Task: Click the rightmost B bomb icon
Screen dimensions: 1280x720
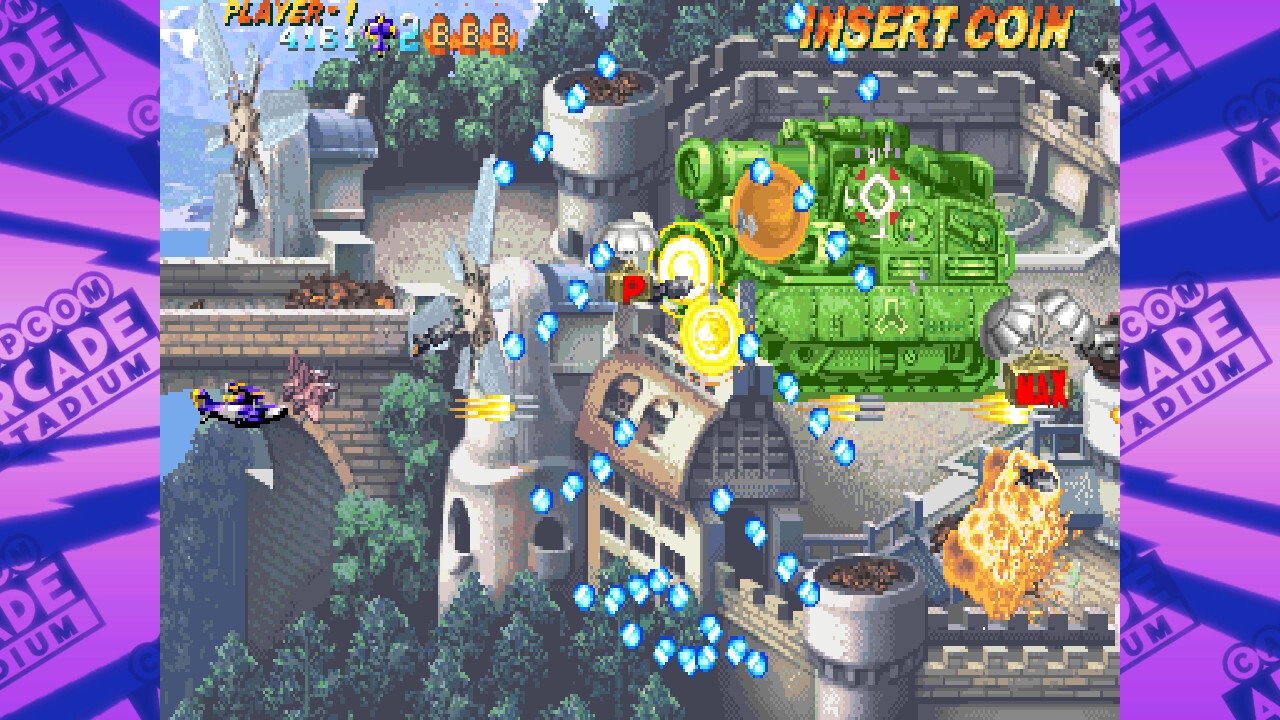Action: pyautogui.click(x=498, y=33)
